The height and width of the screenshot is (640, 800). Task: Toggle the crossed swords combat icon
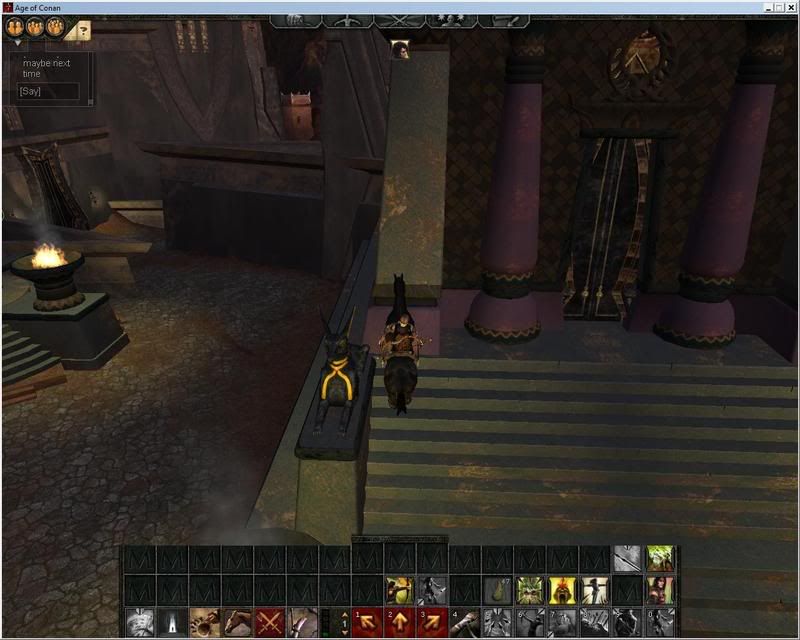(x=270, y=622)
